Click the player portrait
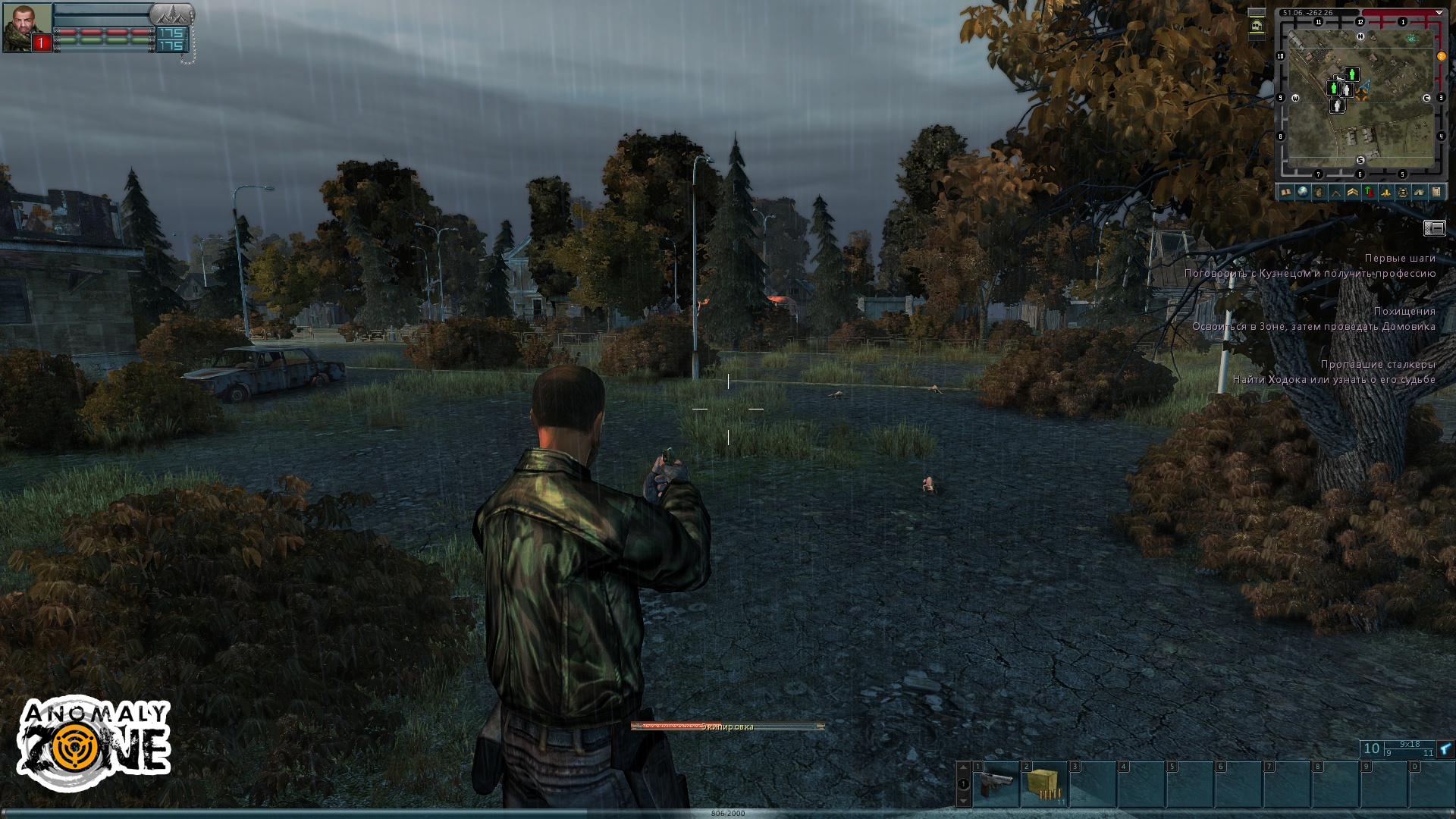This screenshot has width=1456, height=819. (x=27, y=28)
